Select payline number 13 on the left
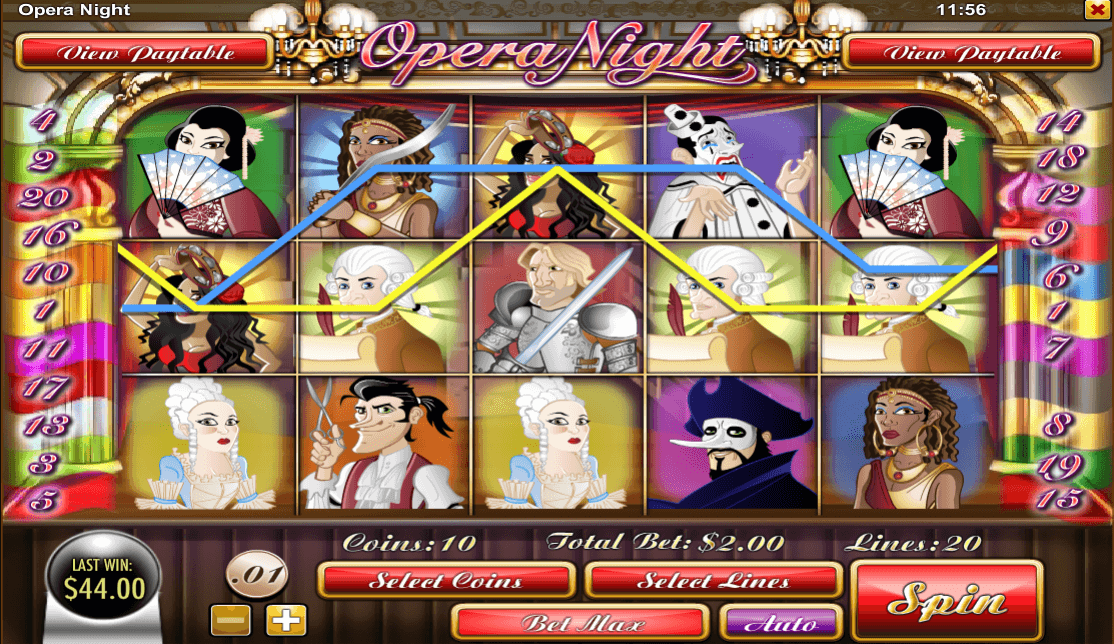 (x=43, y=425)
